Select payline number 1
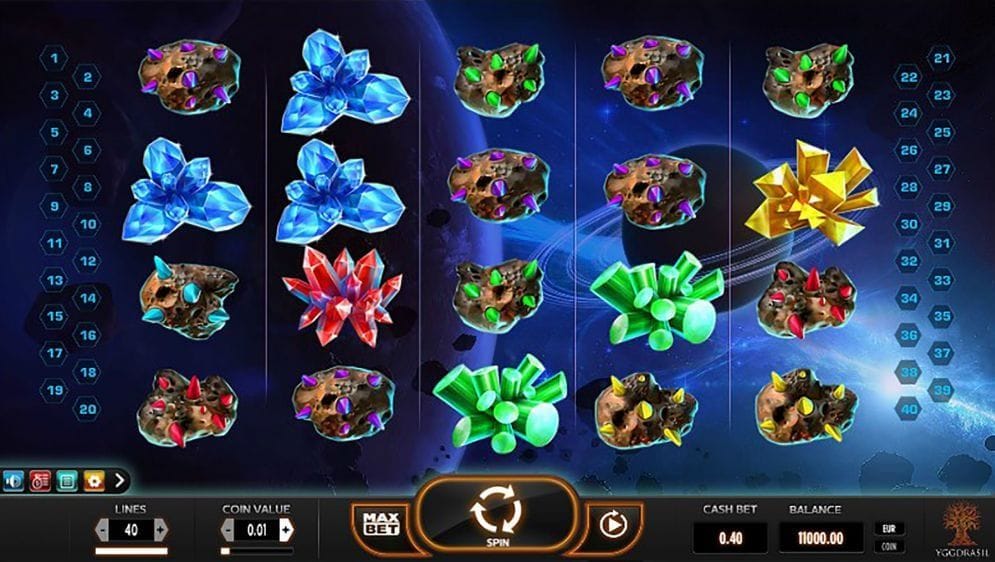 [x=53, y=58]
